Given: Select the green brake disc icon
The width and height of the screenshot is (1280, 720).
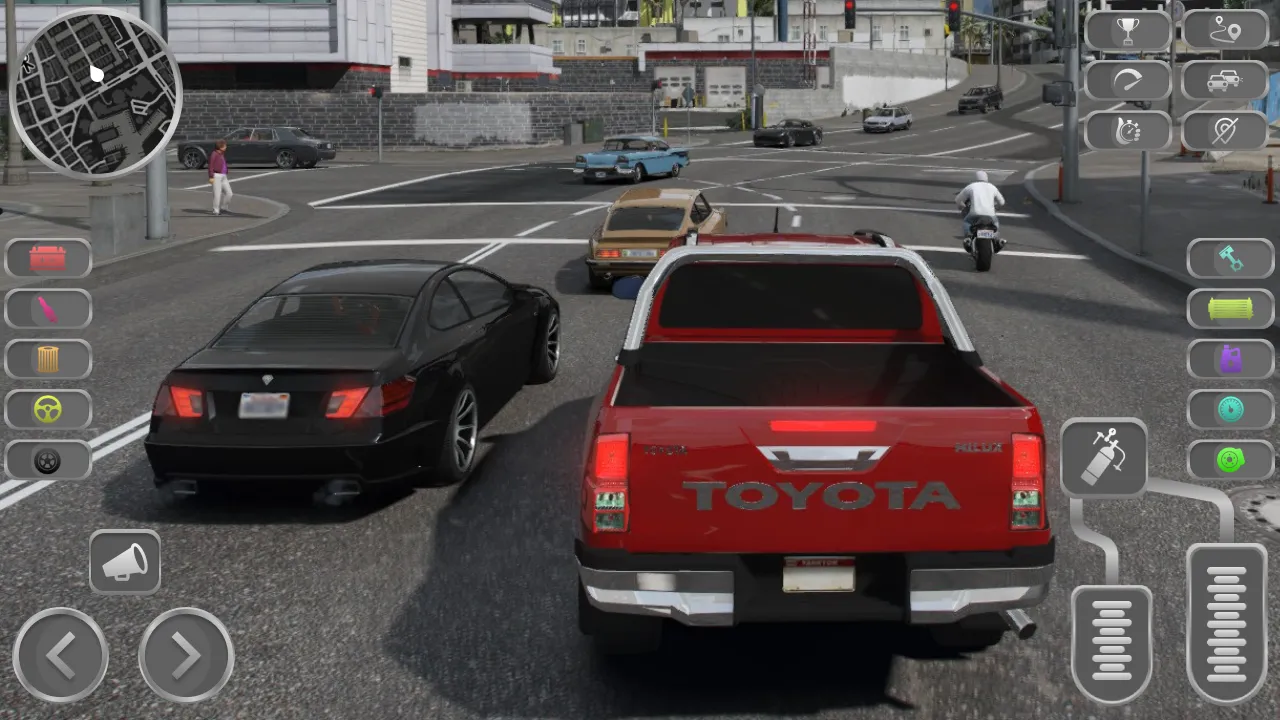Looking at the screenshot, I should pyautogui.click(x=1231, y=461).
